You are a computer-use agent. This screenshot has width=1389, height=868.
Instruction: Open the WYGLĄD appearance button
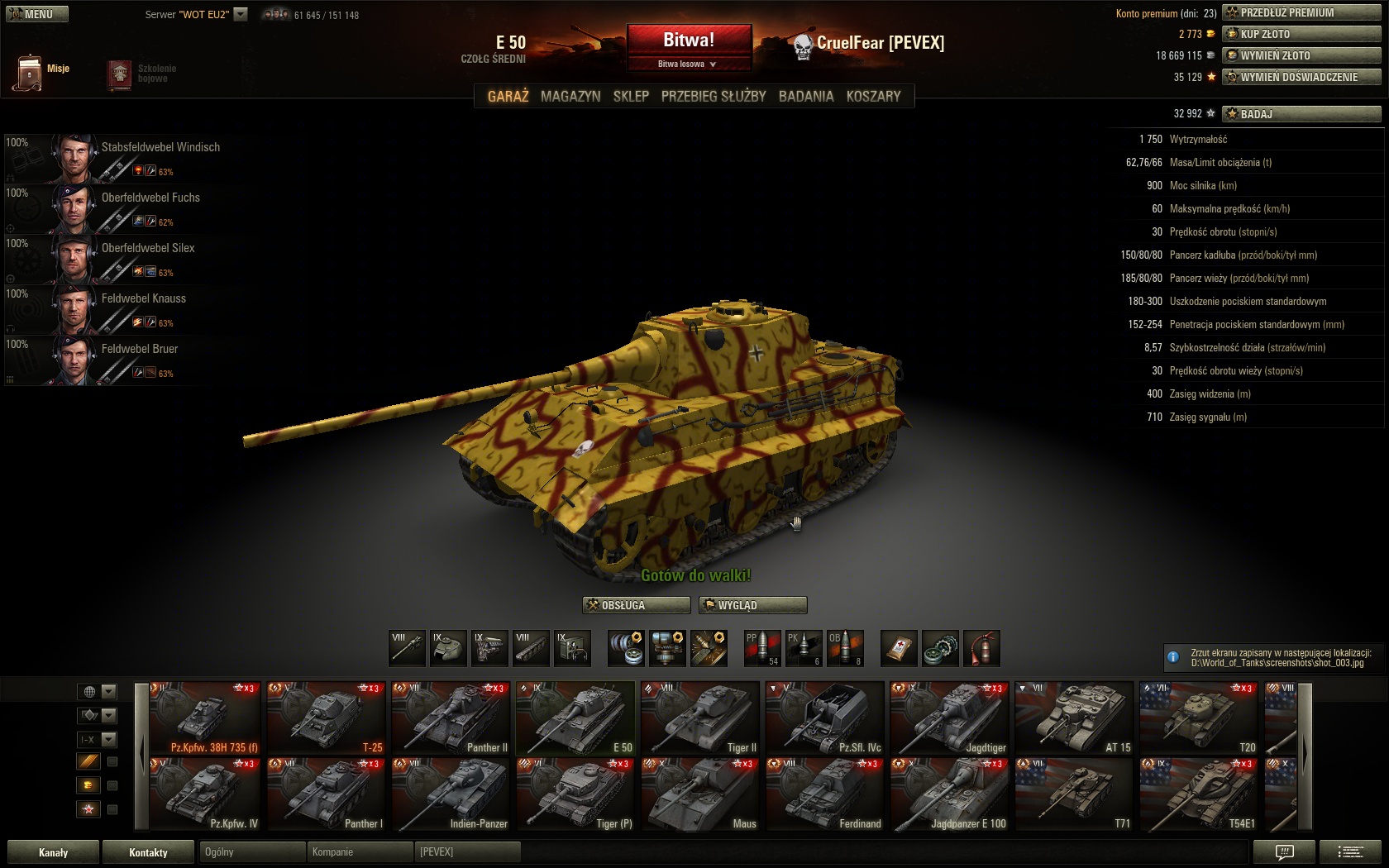click(752, 605)
